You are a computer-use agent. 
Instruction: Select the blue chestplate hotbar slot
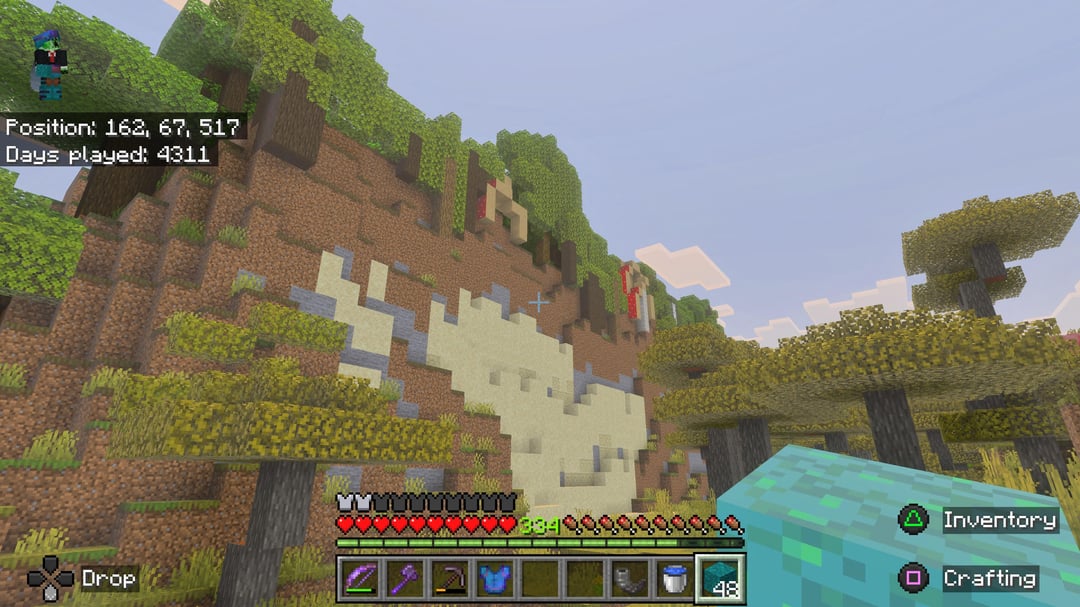point(492,578)
